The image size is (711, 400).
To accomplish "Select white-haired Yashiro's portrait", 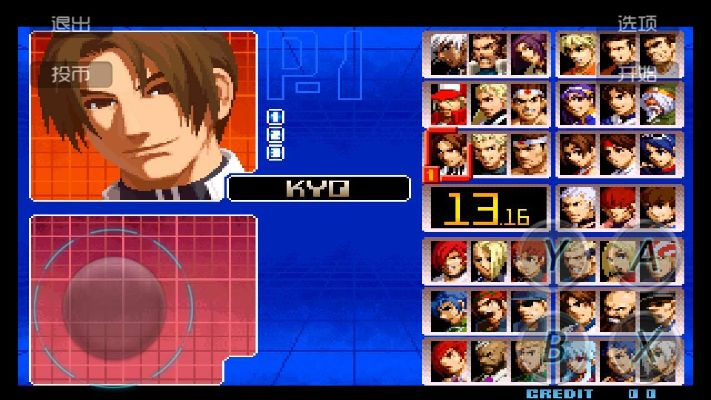I will point(577,207).
